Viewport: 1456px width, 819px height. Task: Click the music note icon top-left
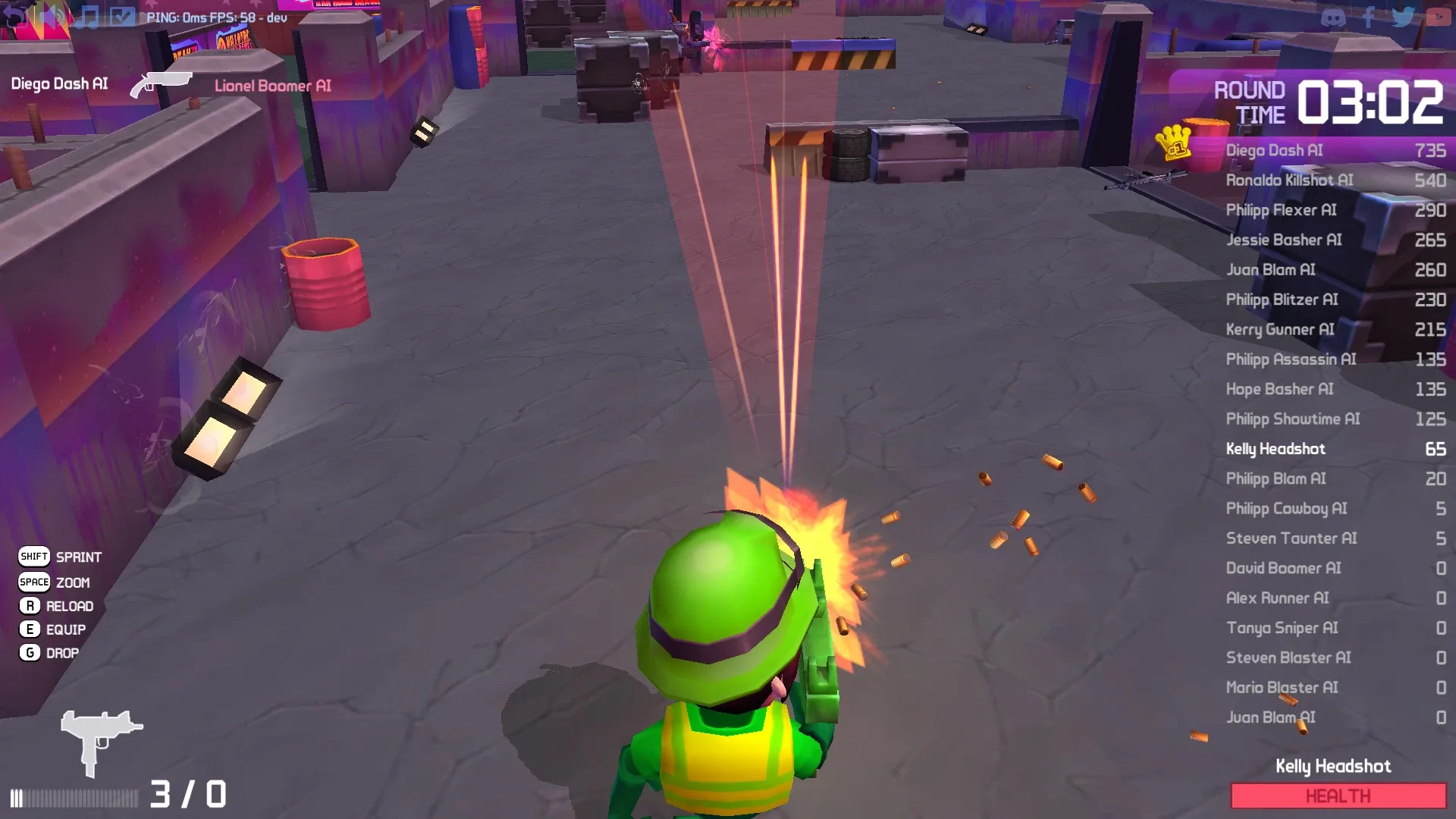[86, 17]
